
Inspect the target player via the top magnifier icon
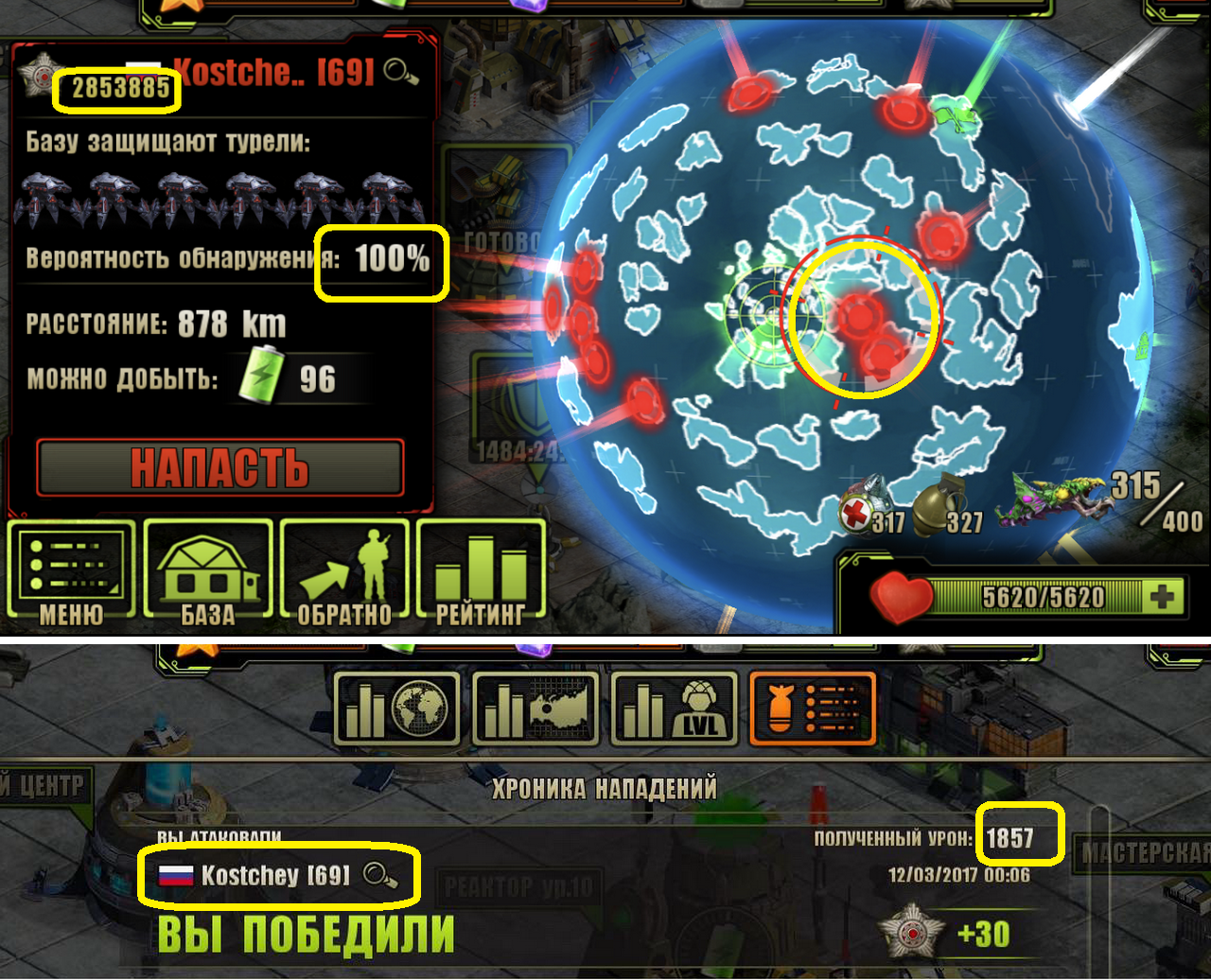click(x=401, y=72)
